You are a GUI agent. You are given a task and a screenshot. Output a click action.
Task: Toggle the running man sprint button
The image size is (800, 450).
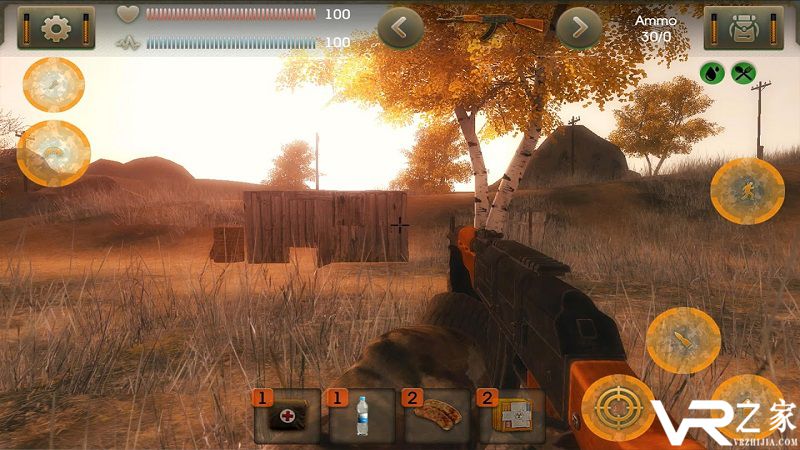(746, 189)
